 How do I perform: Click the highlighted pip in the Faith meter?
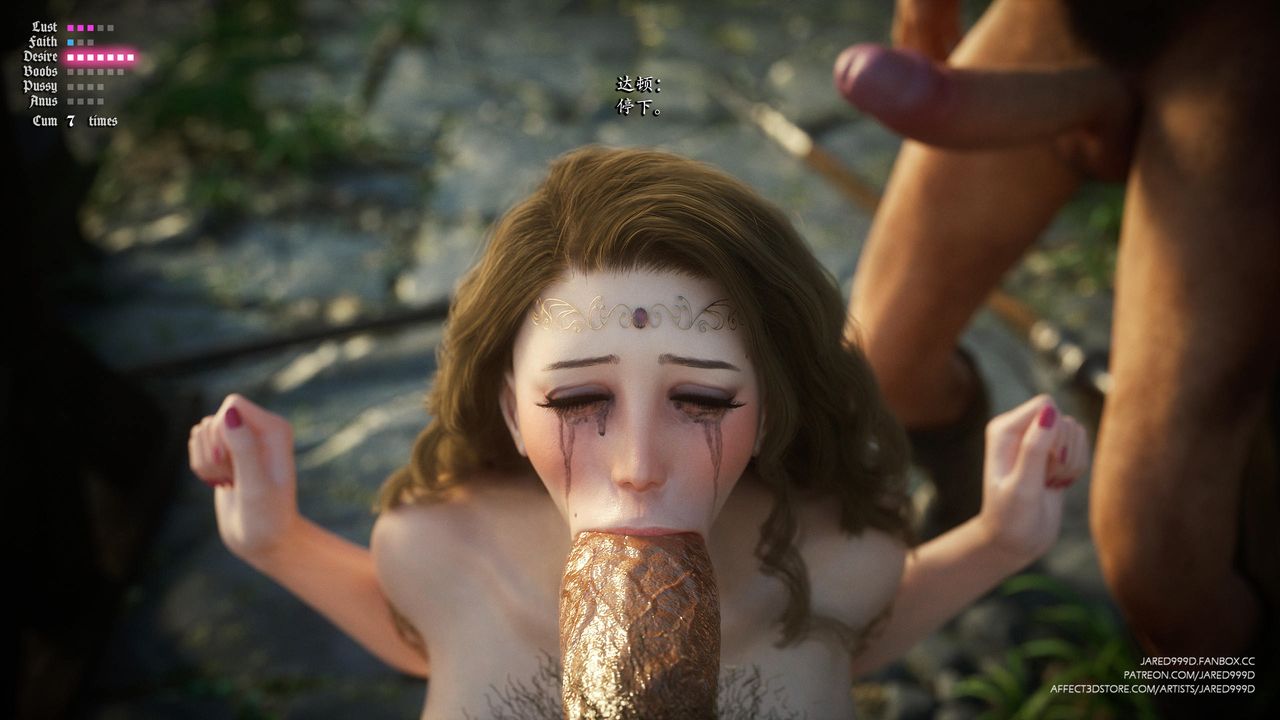click(70, 42)
